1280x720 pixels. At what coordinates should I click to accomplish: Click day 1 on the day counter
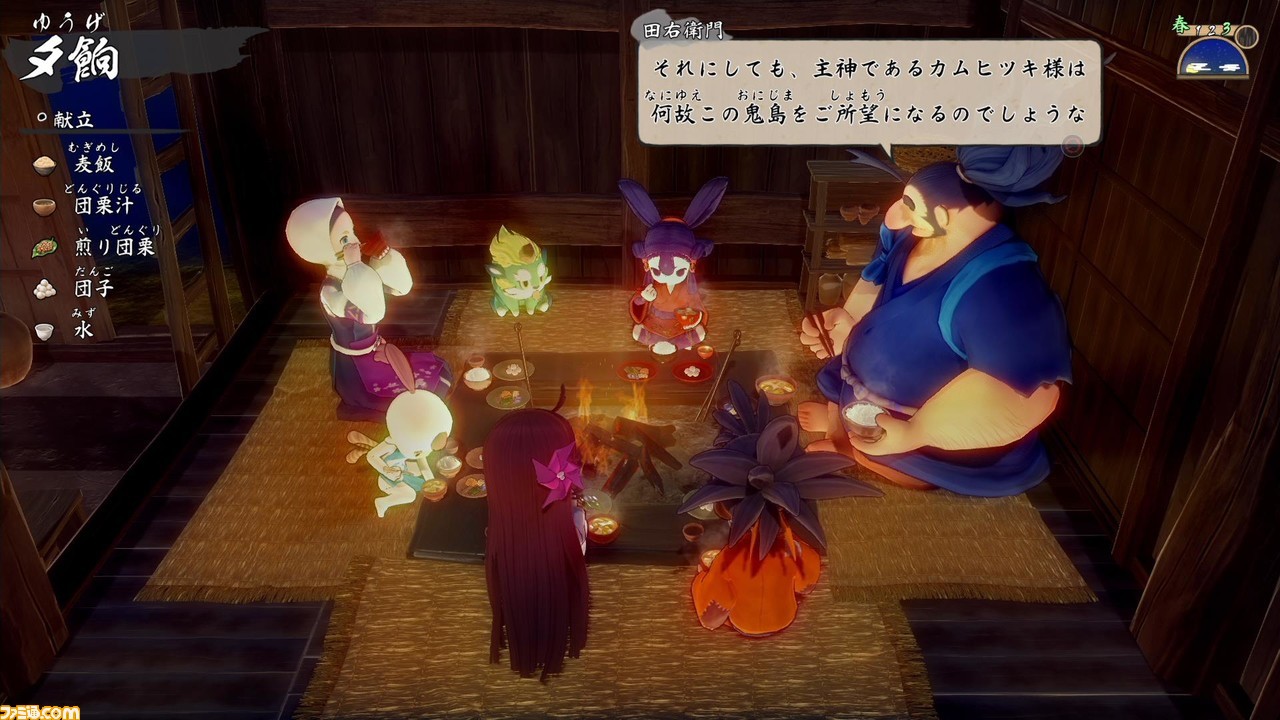[x=1198, y=29]
